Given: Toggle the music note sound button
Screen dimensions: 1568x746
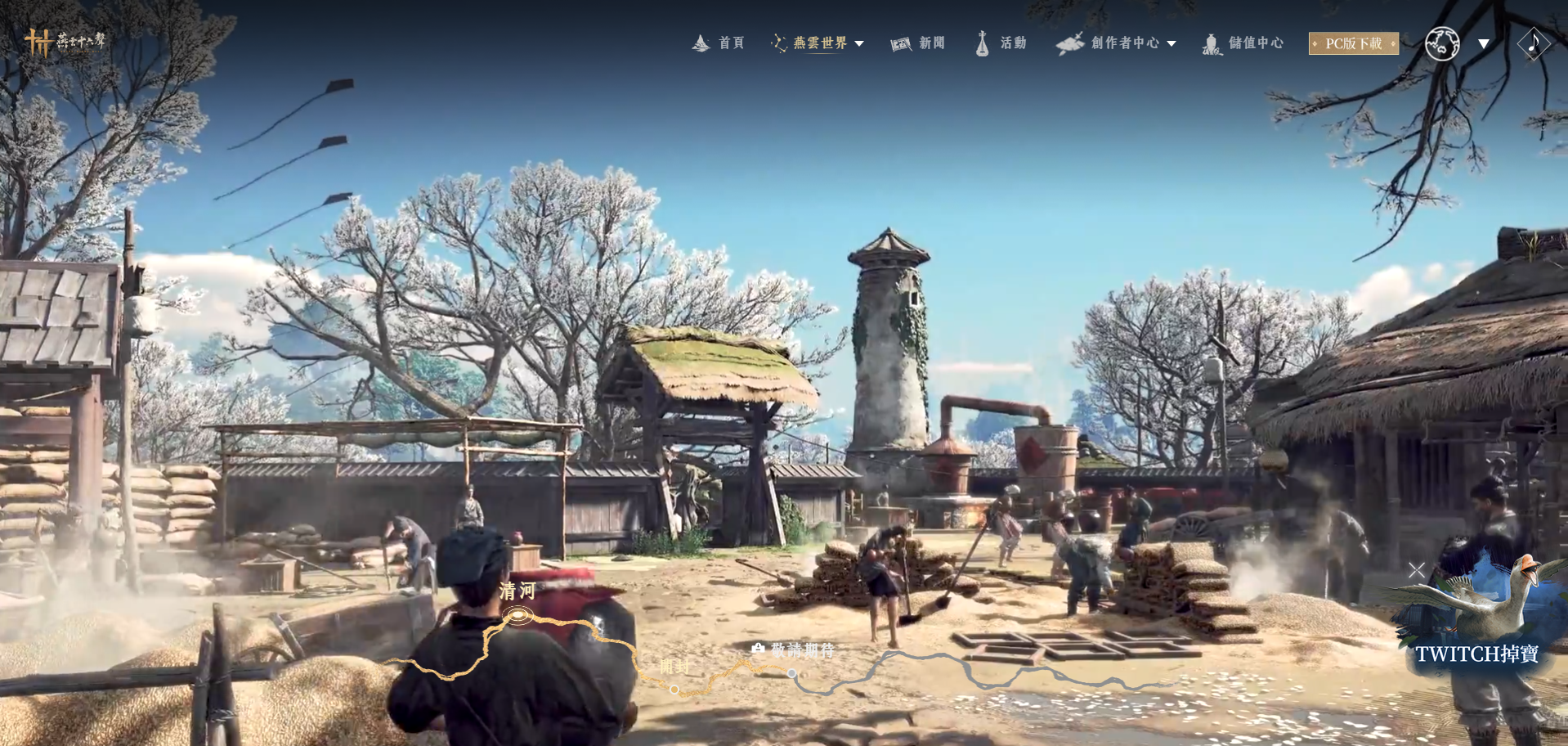Looking at the screenshot, I should pos(1533,43).
